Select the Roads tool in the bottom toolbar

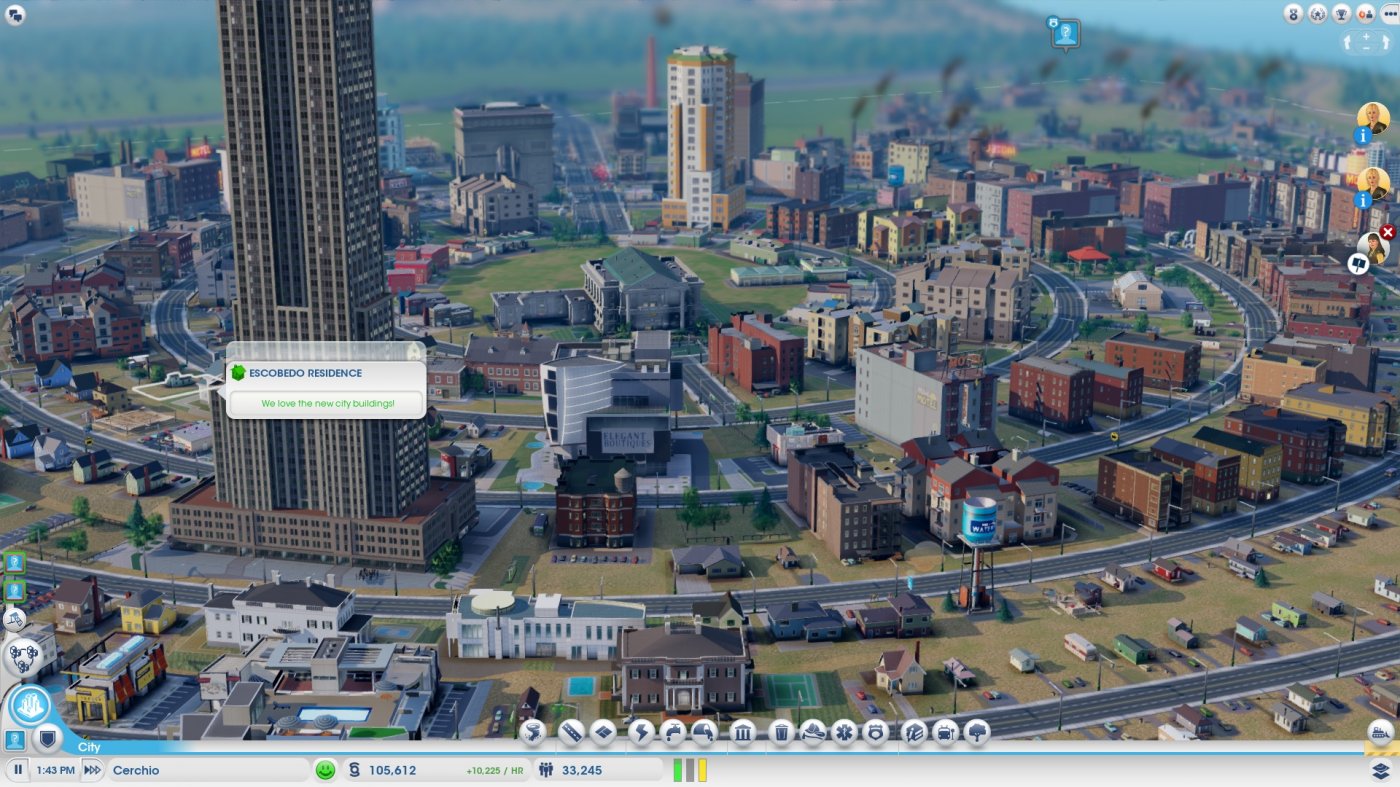(x=571, y=734)
